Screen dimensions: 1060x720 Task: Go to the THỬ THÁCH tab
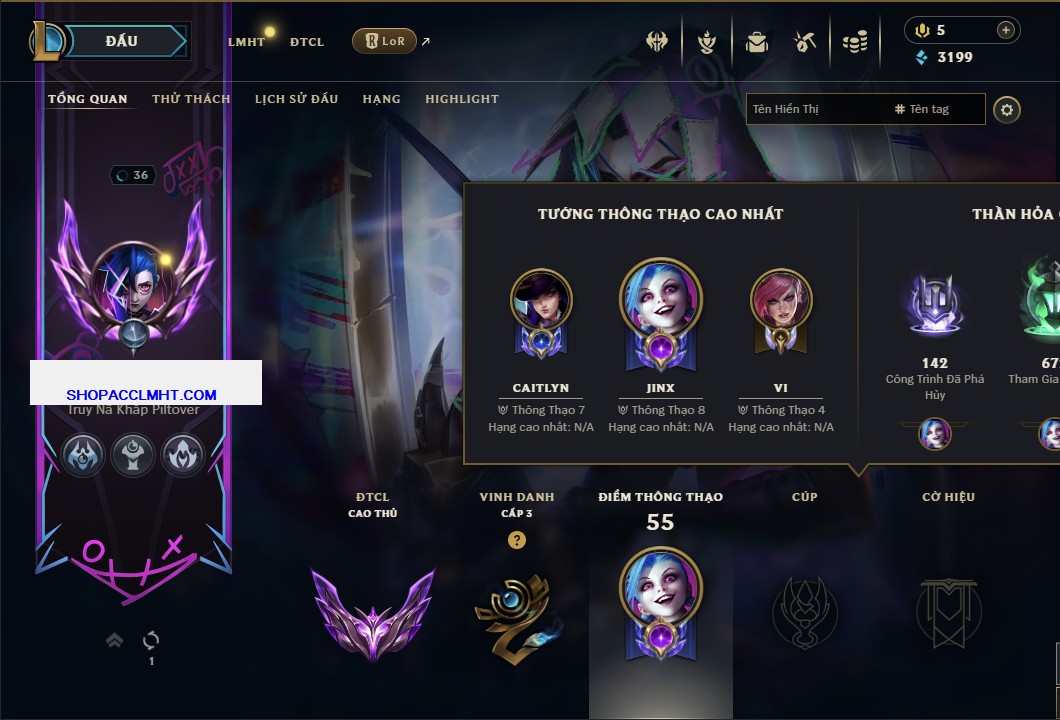tap(191, 99)
